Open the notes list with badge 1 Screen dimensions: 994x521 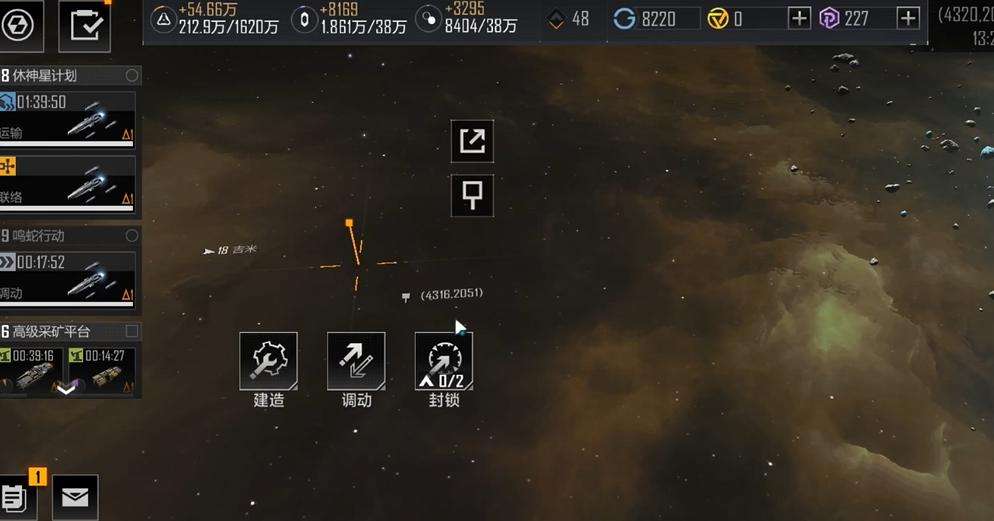point(16,497)
